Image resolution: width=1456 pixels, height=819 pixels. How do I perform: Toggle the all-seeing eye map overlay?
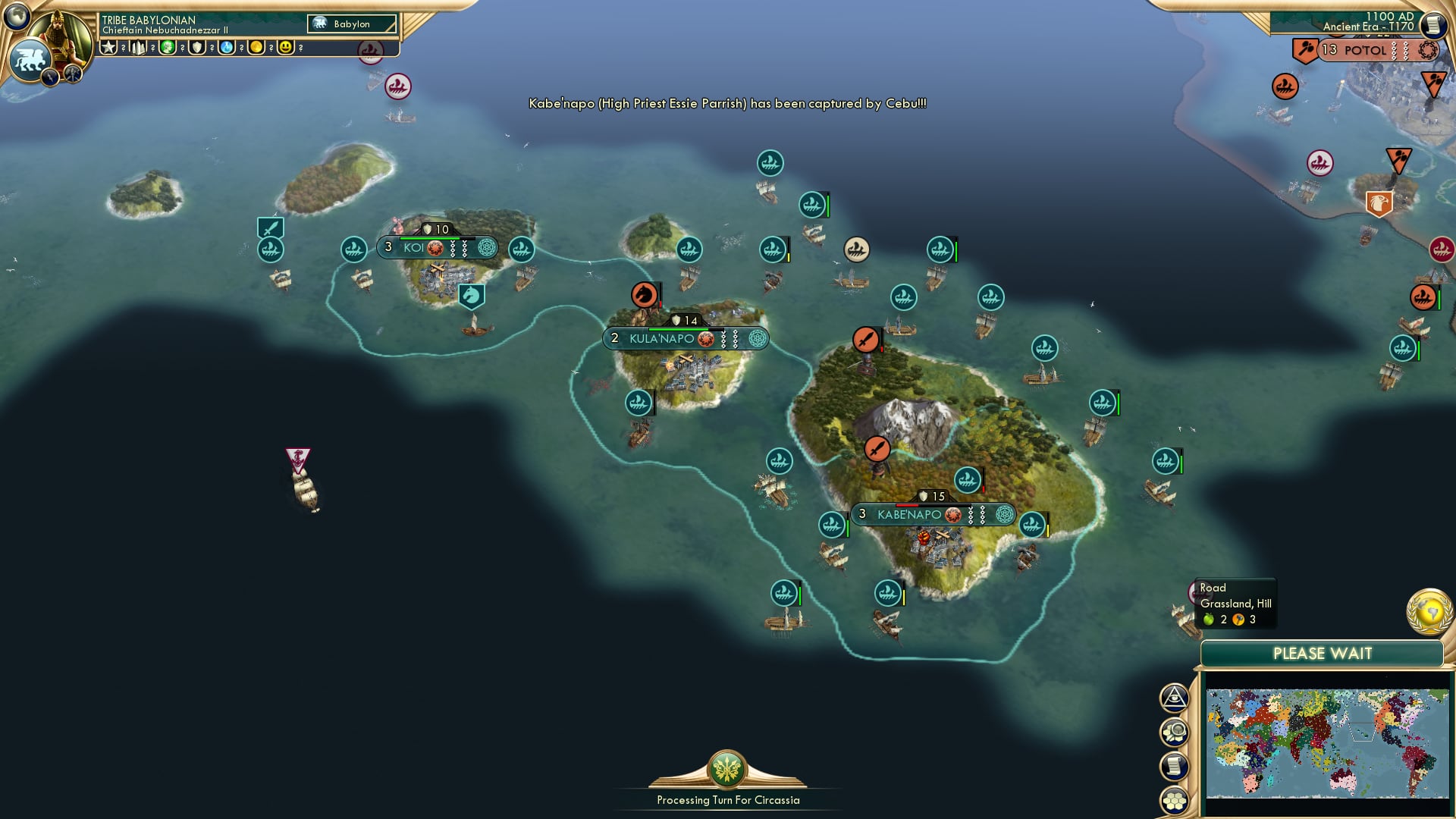coord(1174,698)
